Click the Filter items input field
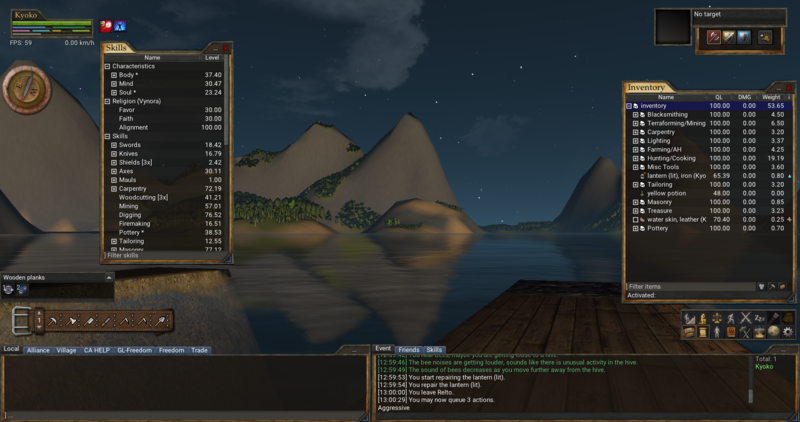Screen dimensions: 800x422 (688, 287)
